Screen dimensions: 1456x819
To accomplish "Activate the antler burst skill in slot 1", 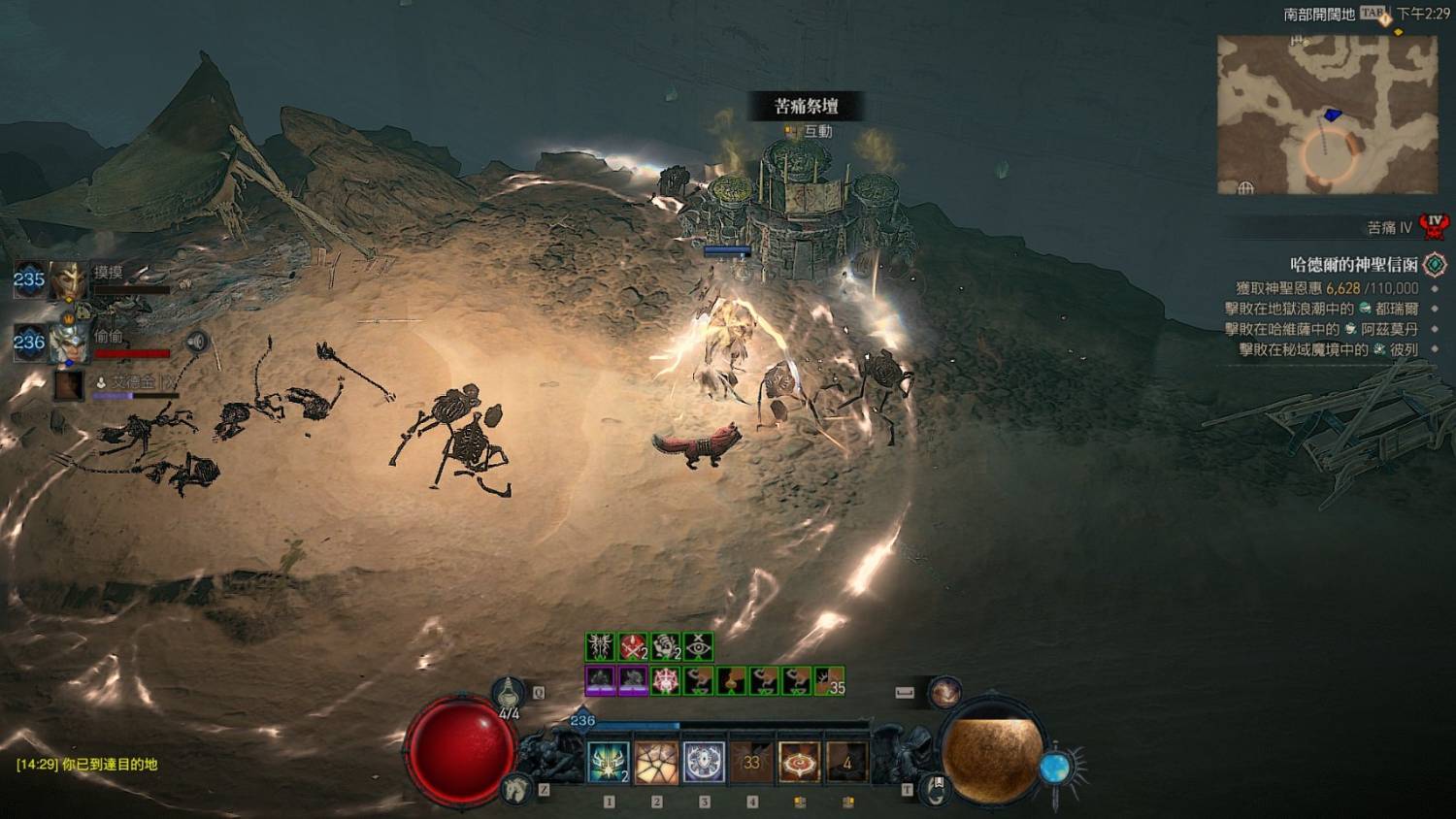I will (609, 763).
